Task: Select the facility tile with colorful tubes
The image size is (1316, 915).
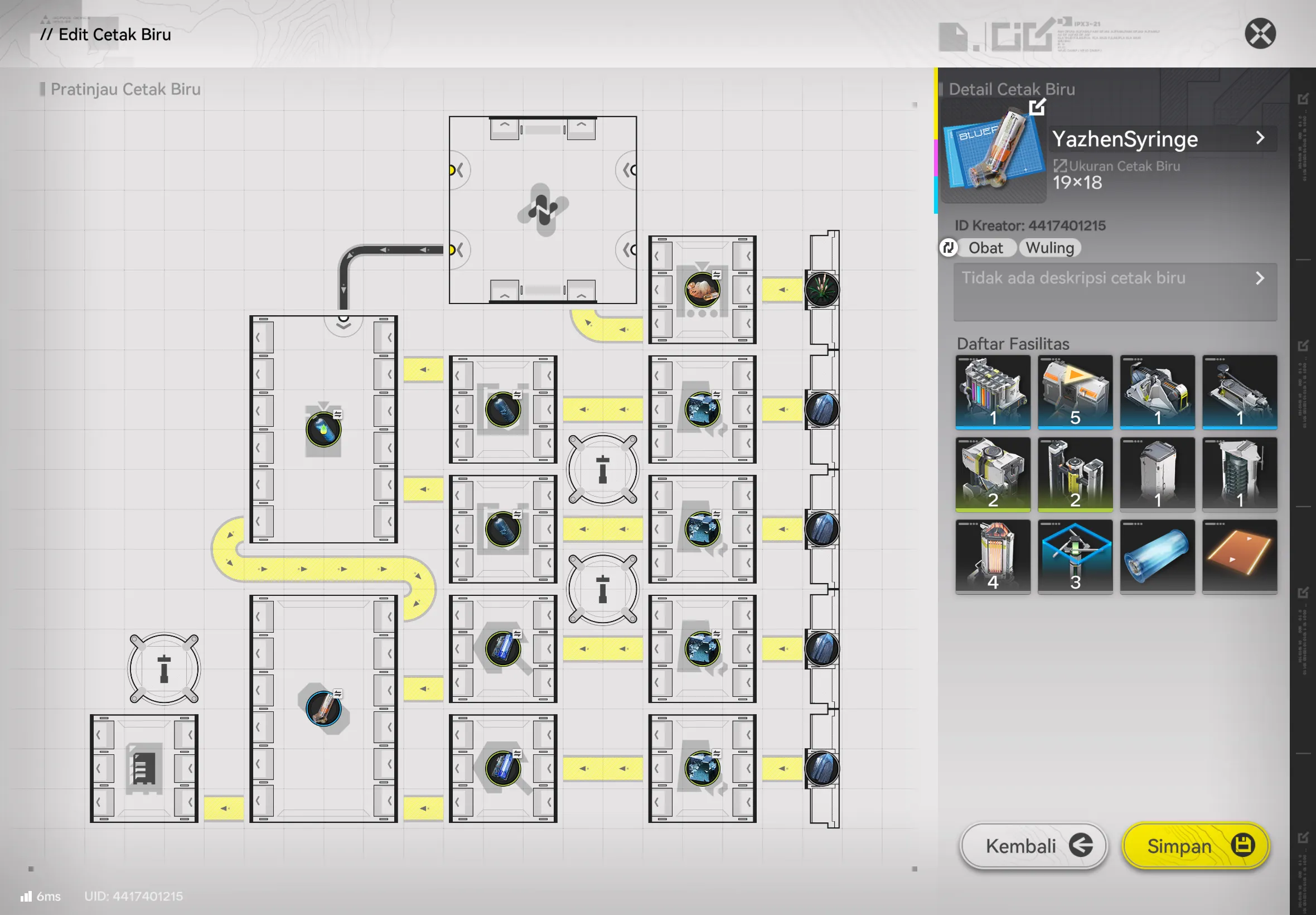Action: (x=993, y=392)
